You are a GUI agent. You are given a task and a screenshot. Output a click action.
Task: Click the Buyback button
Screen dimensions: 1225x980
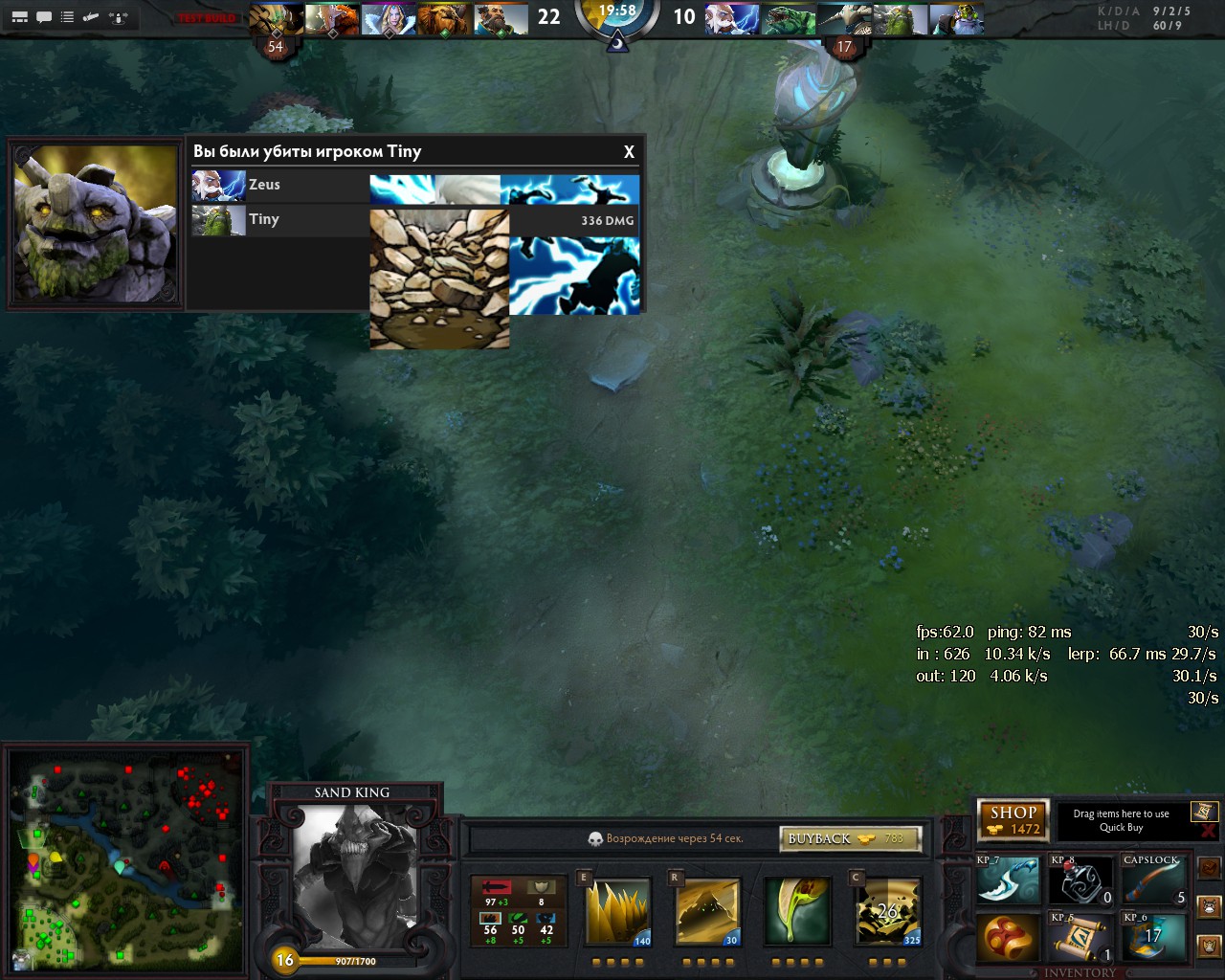[850, 838]
